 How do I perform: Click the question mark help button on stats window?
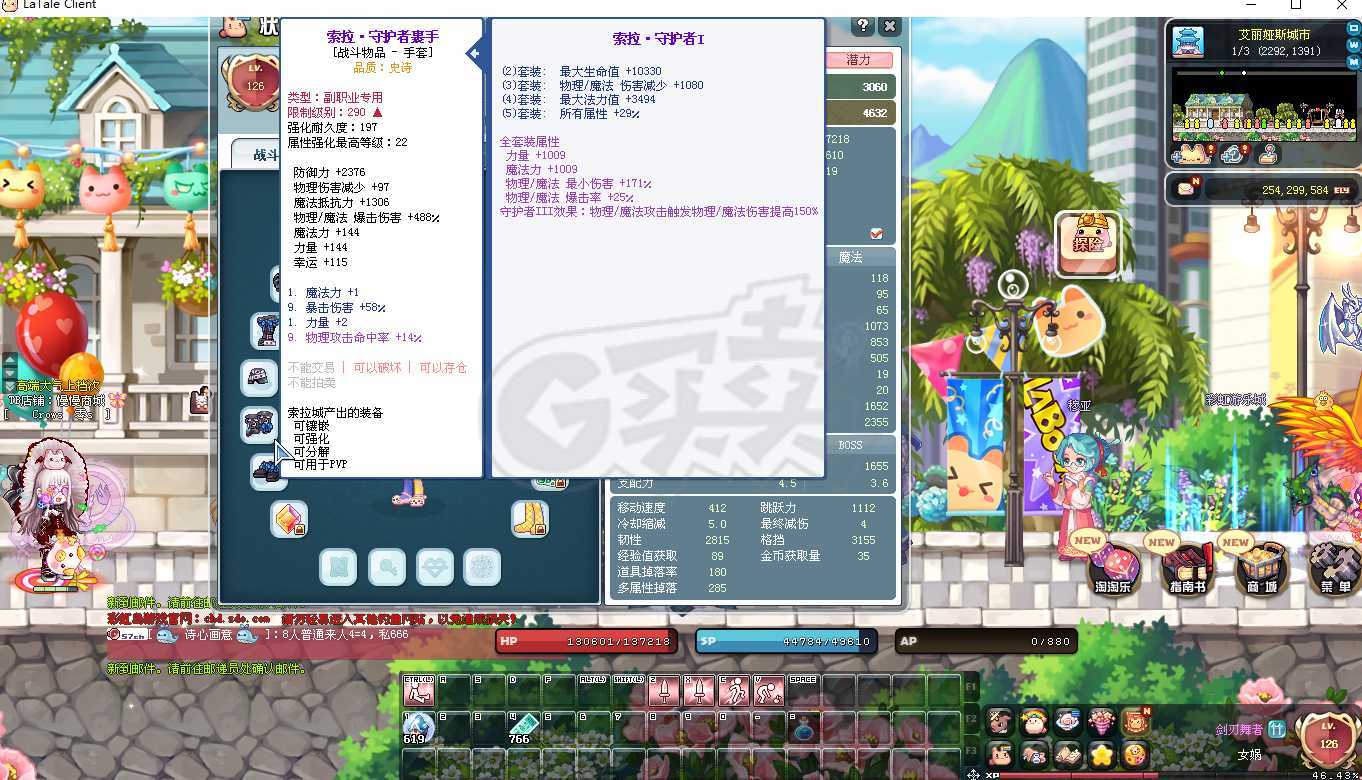pyautogui.click(x=864, y=26)
